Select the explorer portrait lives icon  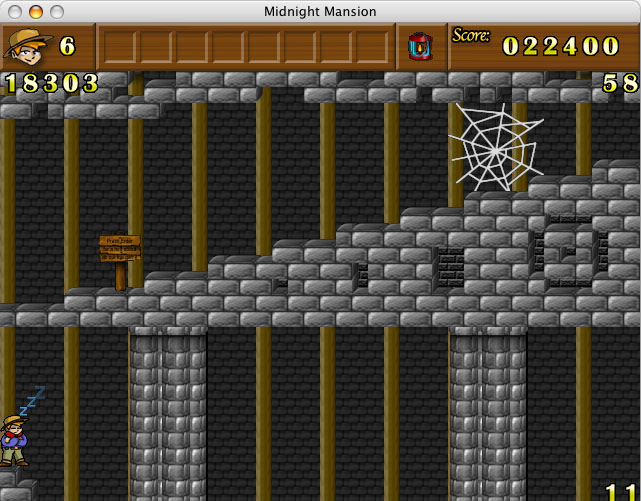(28, 46)
